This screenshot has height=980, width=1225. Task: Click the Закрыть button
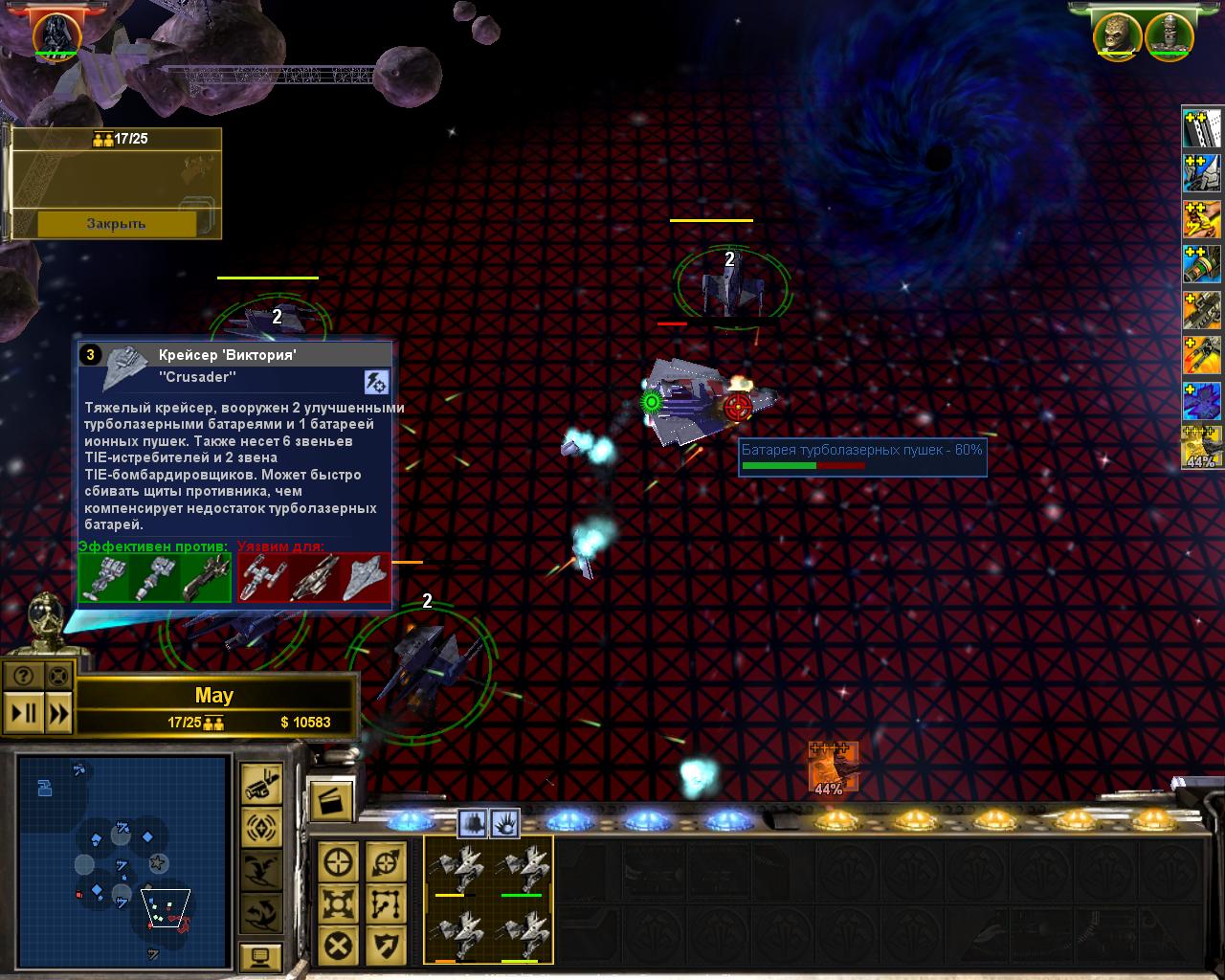tap(116, 224)
